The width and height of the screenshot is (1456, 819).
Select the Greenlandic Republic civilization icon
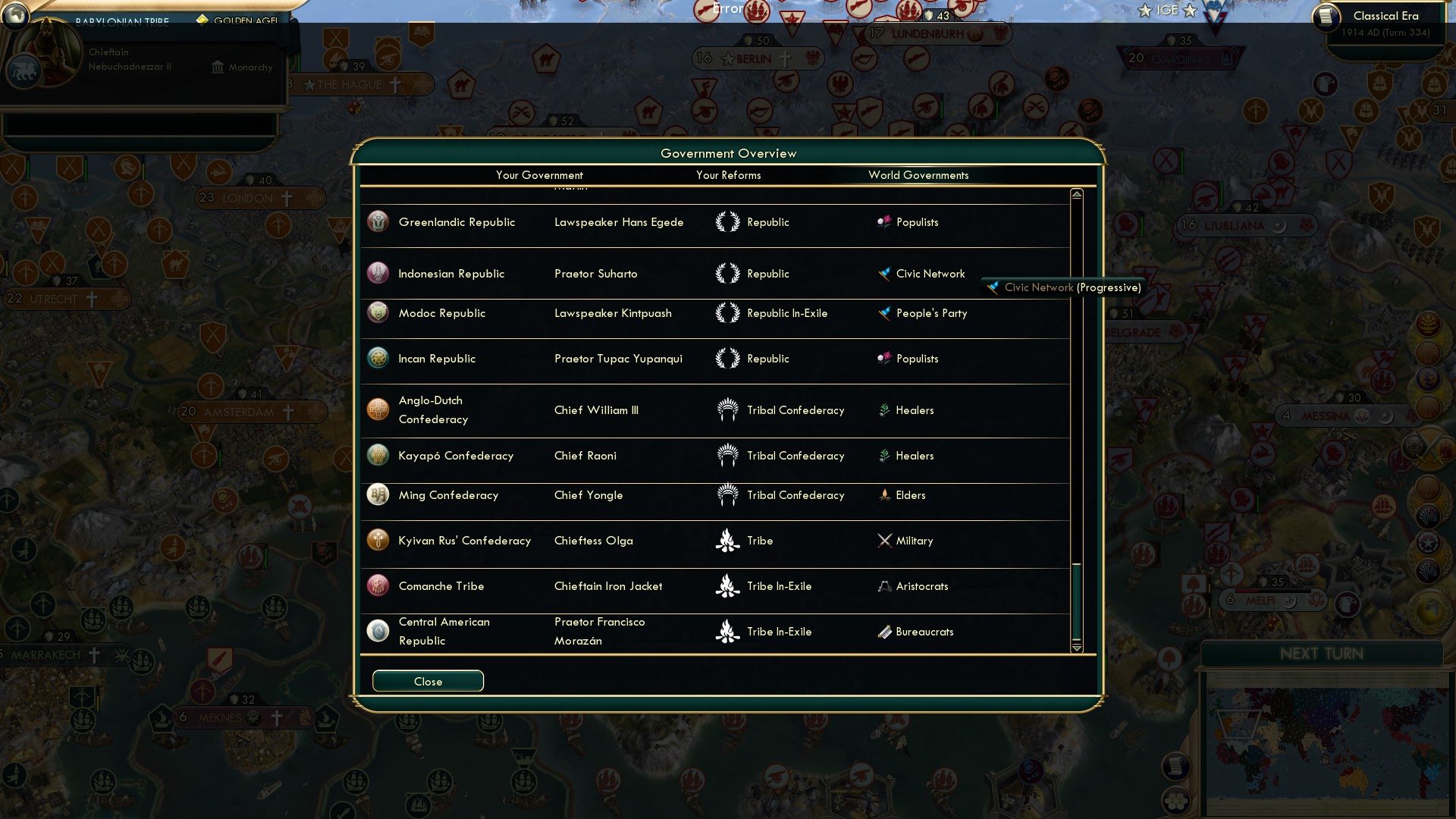[x=377, y=221]
